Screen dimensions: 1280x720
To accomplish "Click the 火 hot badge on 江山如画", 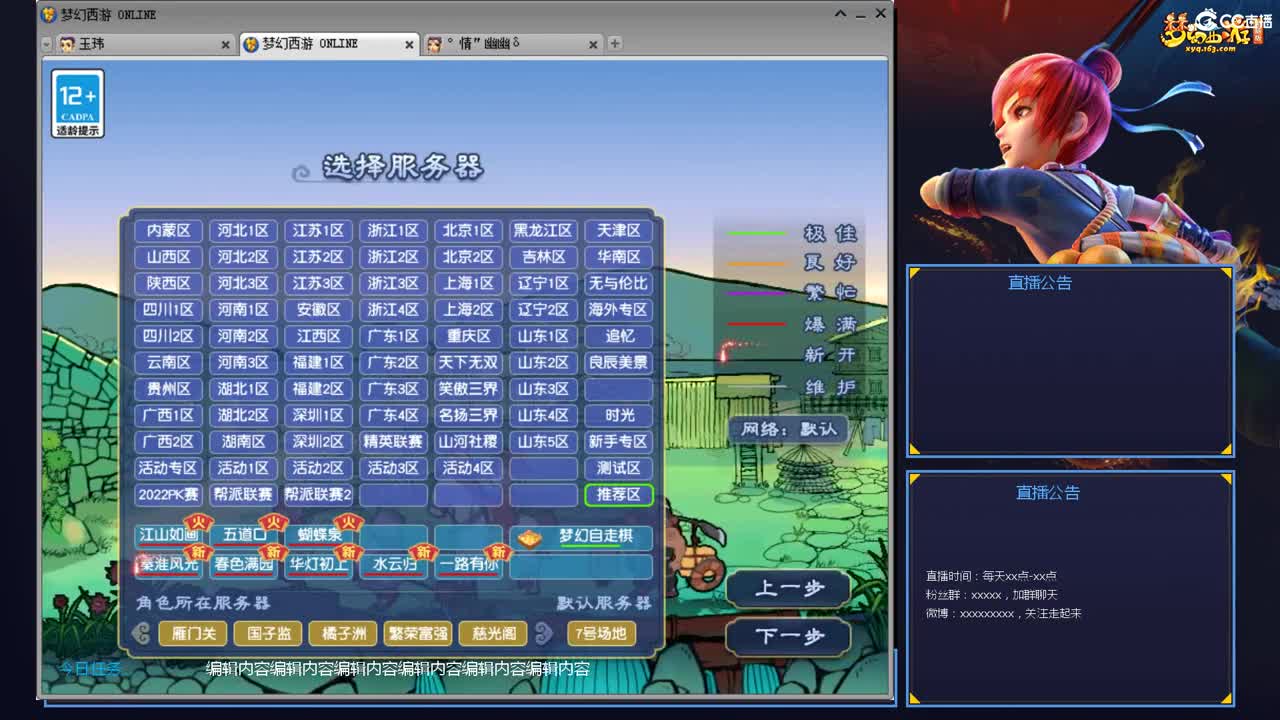I will click(x=196, y=521).
